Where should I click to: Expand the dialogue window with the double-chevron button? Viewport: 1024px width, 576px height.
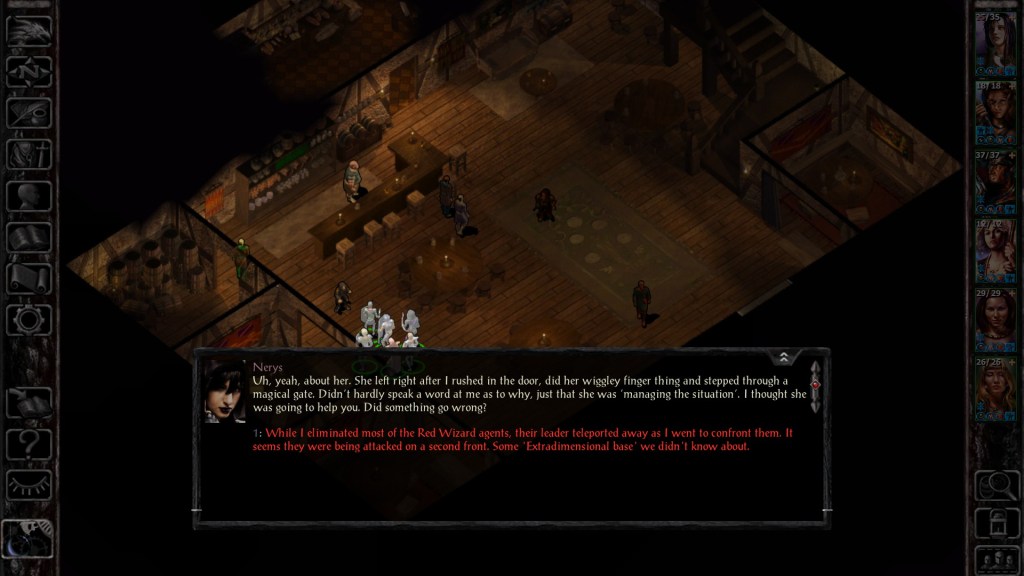pos(784,357)
